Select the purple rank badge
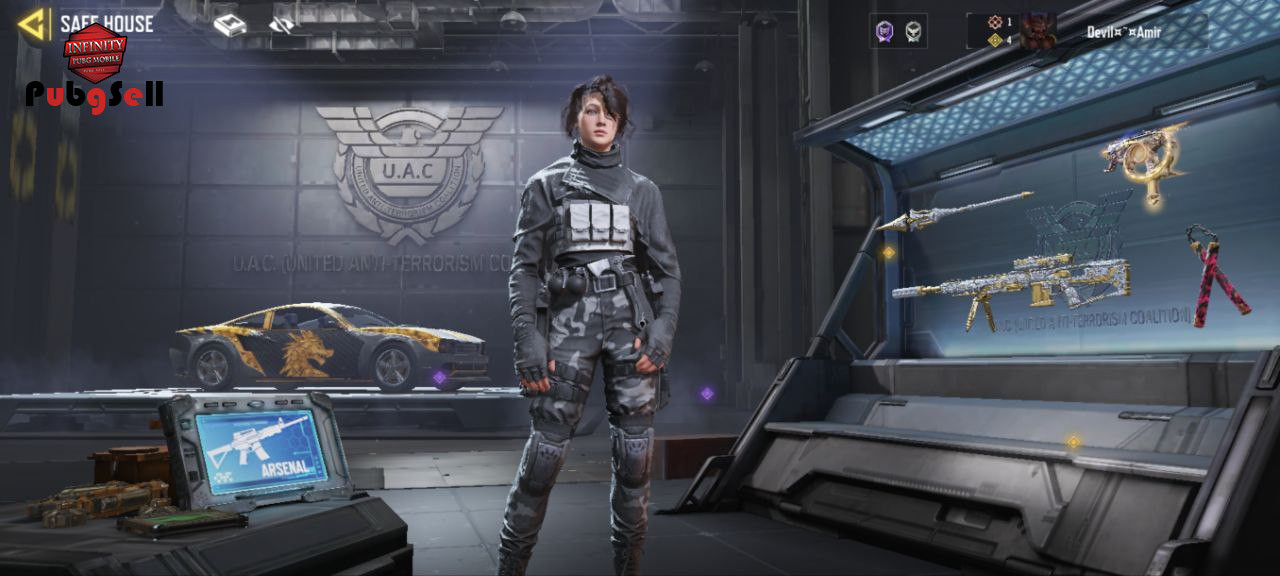This screenshot has width=1280, height=576. pyautogui.click(x=884, y=32)
